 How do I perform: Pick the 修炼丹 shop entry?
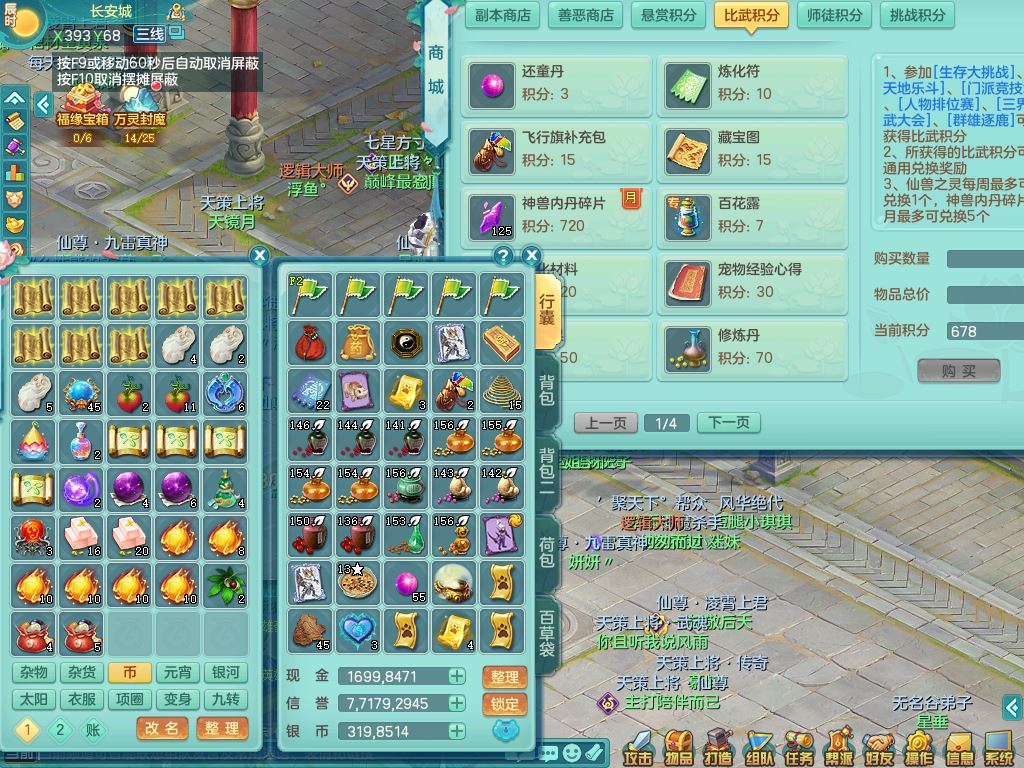pyautogui.click(x=751, y=346)
